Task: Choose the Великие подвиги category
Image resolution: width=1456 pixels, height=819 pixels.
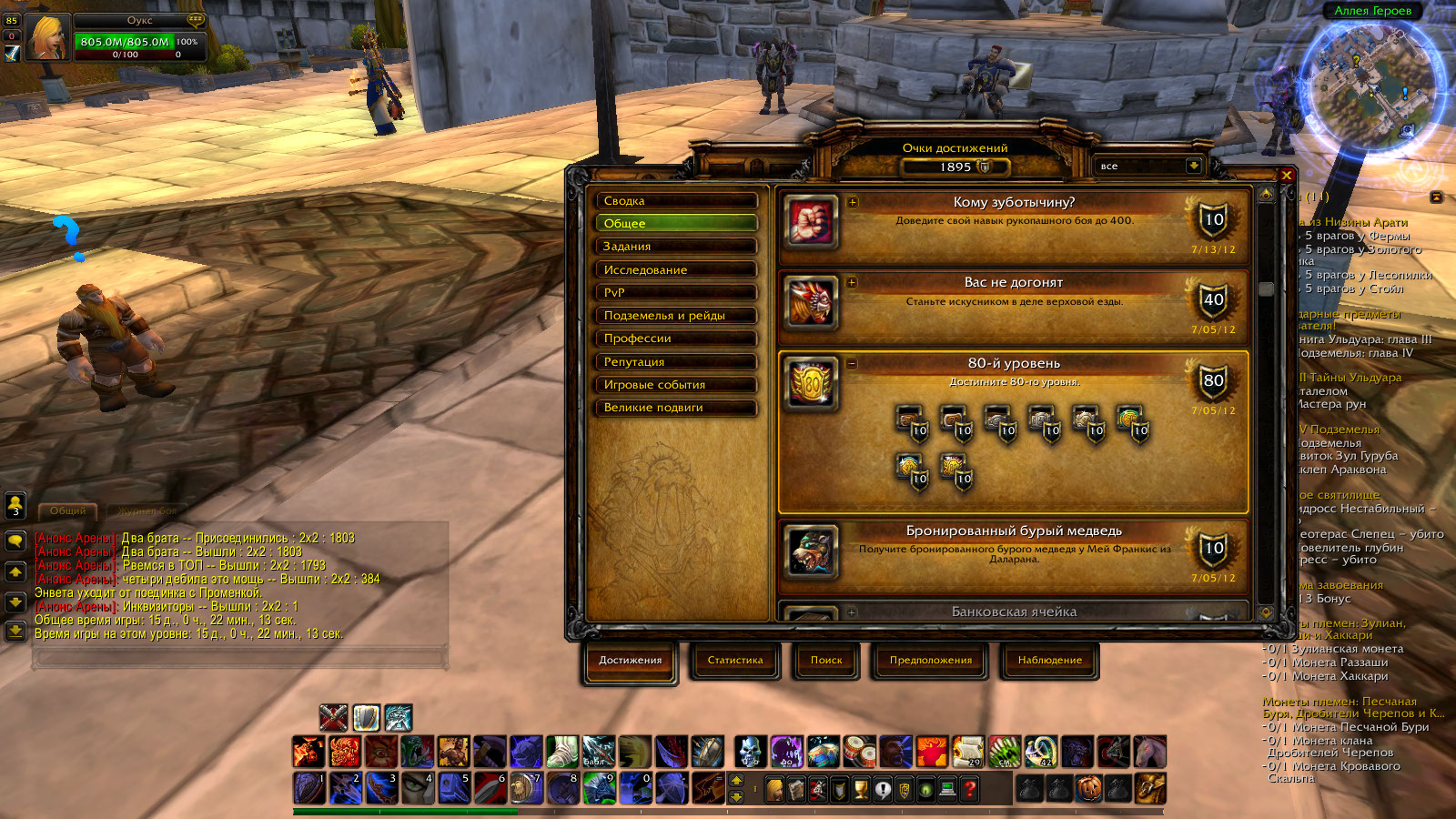Action: click(675, 408)
